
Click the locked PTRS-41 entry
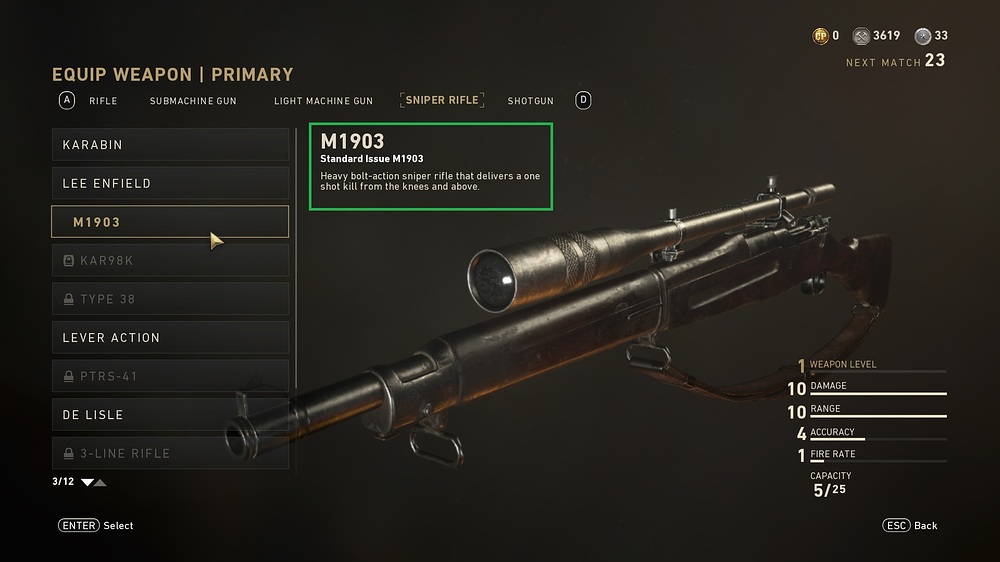pyautogui.click(x=170, y=376)
